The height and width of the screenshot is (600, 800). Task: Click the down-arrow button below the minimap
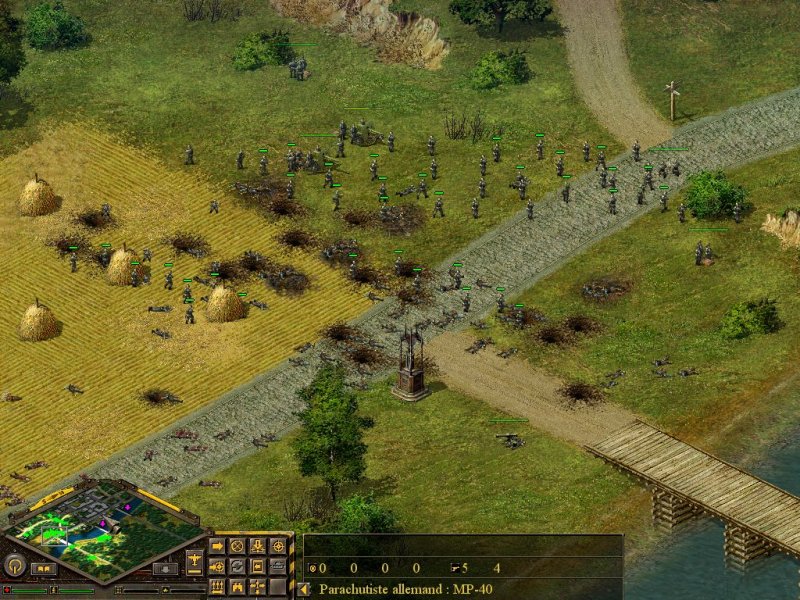[x=163, y=568]
